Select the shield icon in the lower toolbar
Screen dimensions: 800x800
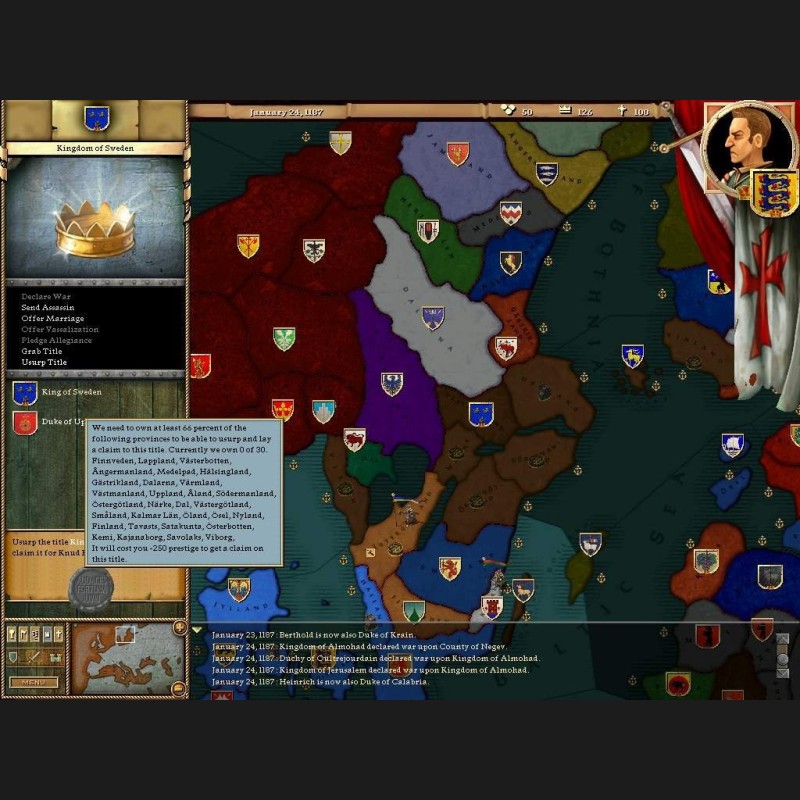point(14,657)
